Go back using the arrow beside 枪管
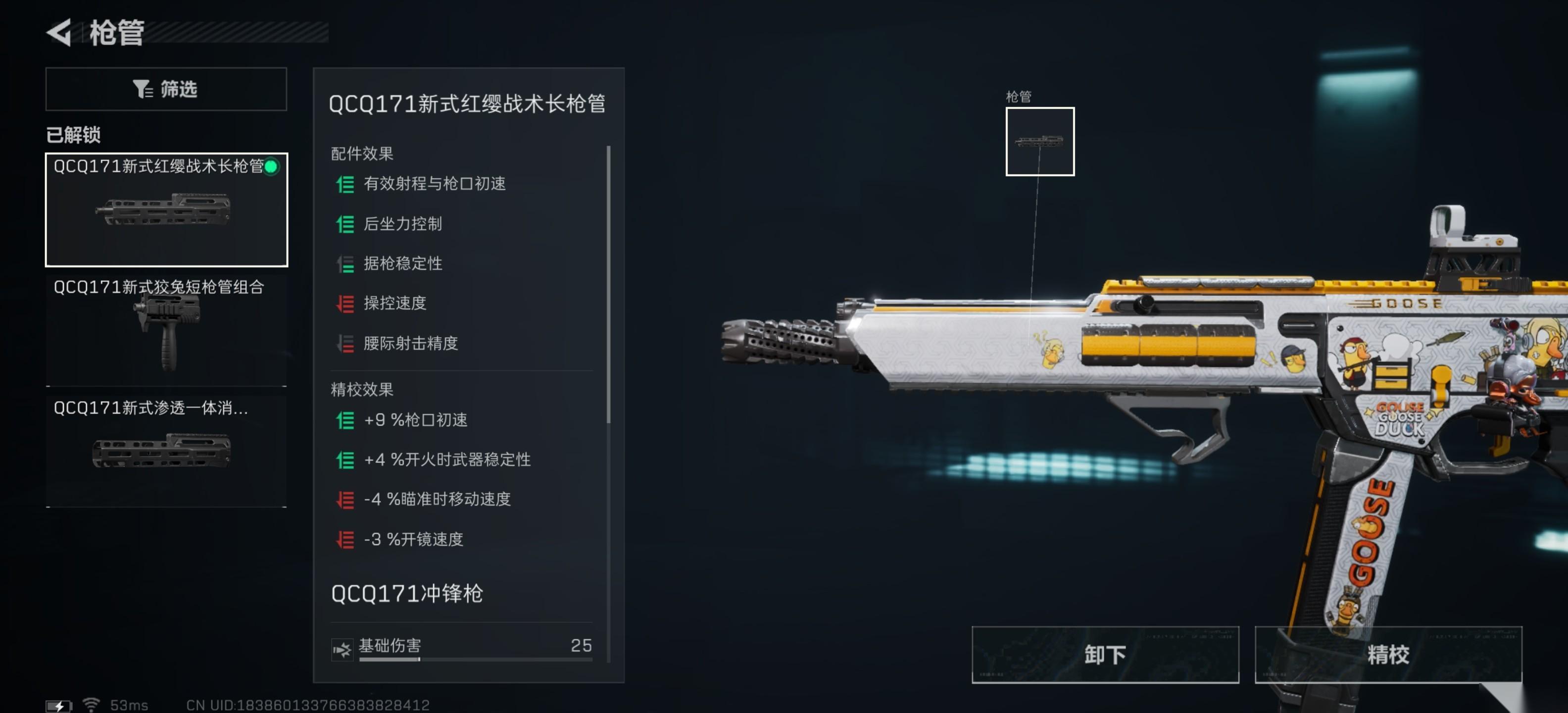This screenshot has width=1568, height=713. click(60, 32)
